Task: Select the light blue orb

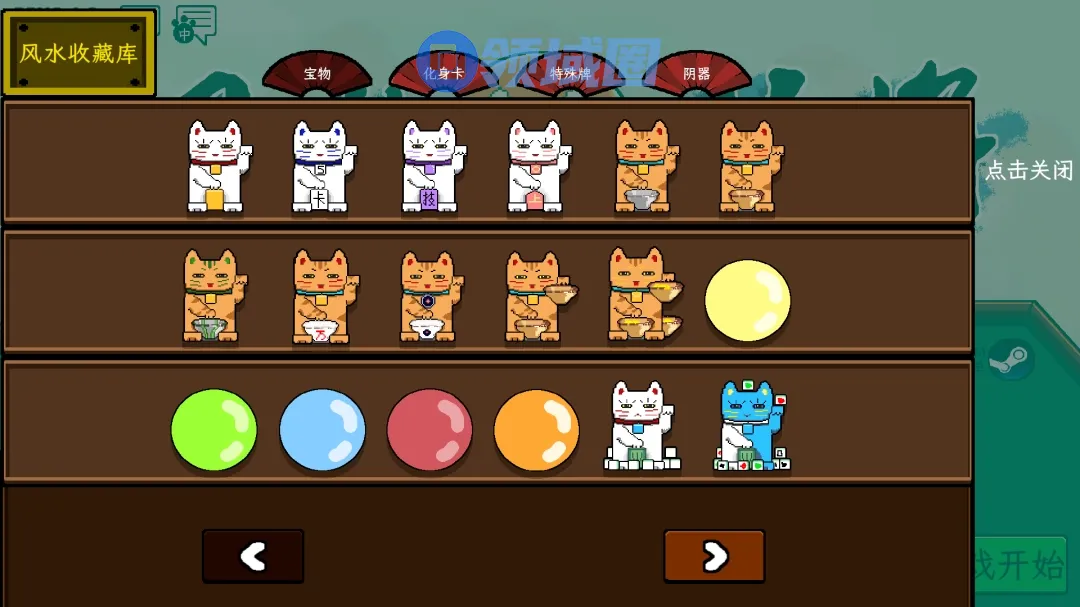Action: click(322, 430)
